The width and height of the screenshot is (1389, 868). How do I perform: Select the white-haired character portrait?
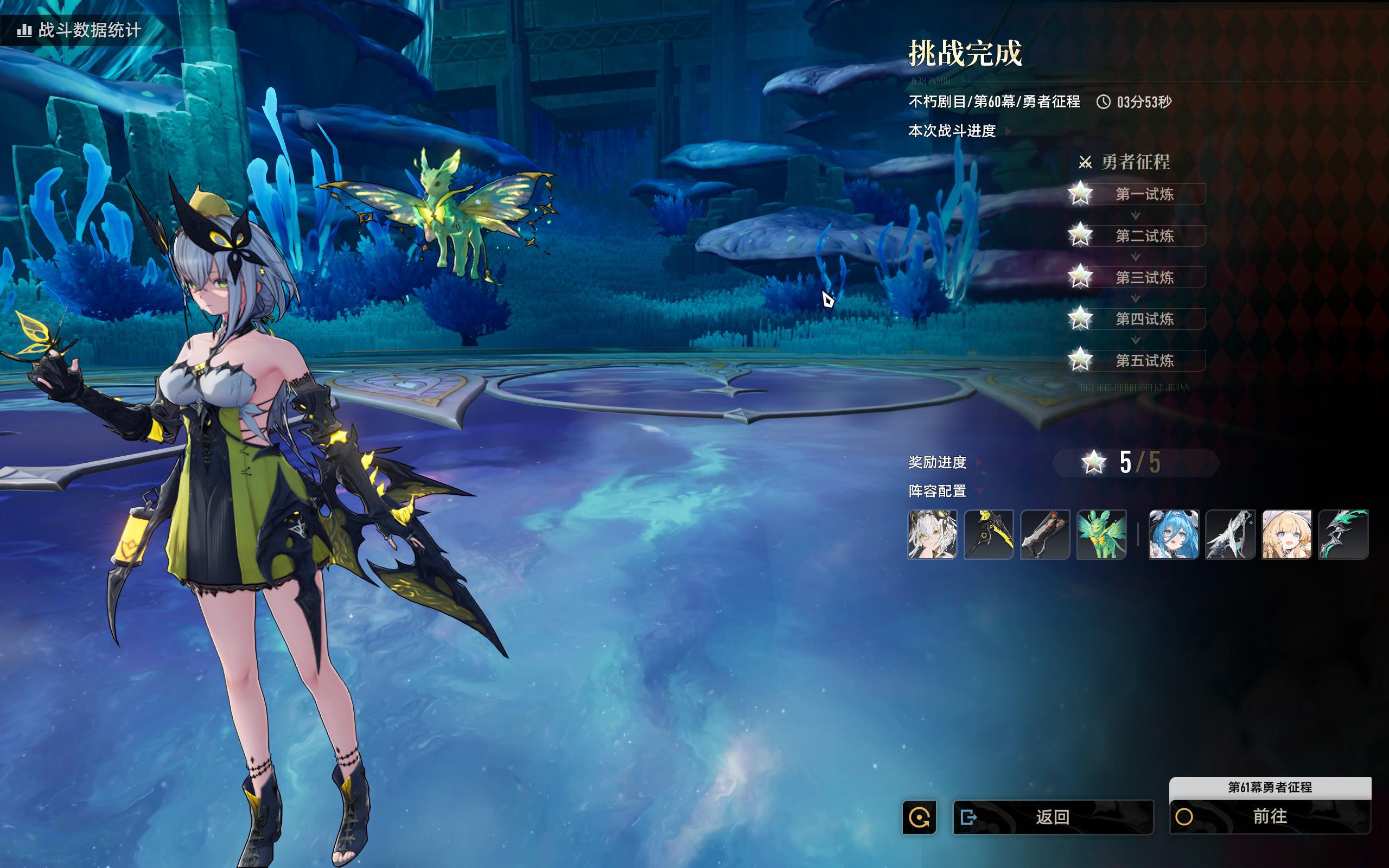click(932, 534)
